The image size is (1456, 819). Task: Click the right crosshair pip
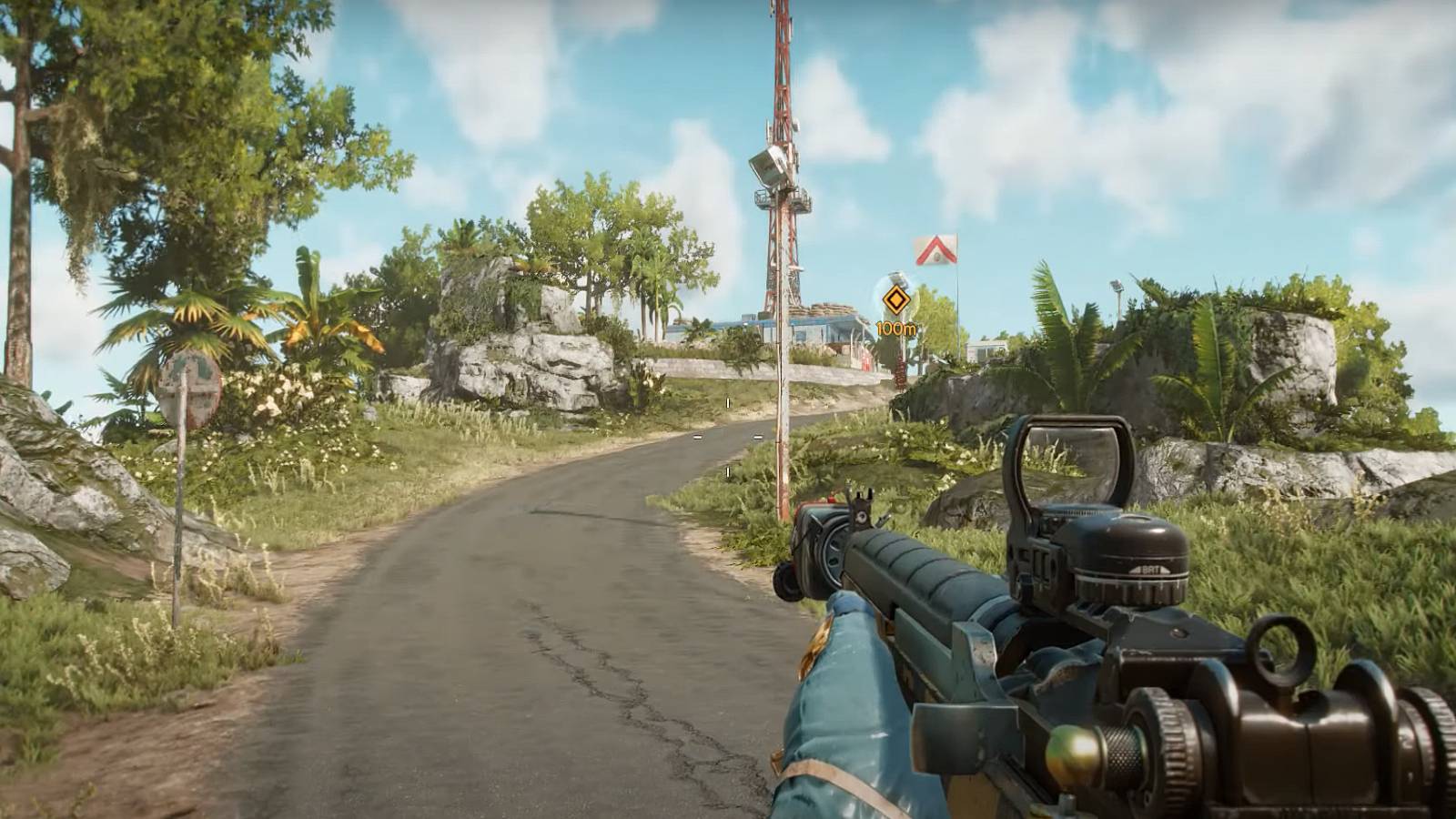[x=757, y=437]
